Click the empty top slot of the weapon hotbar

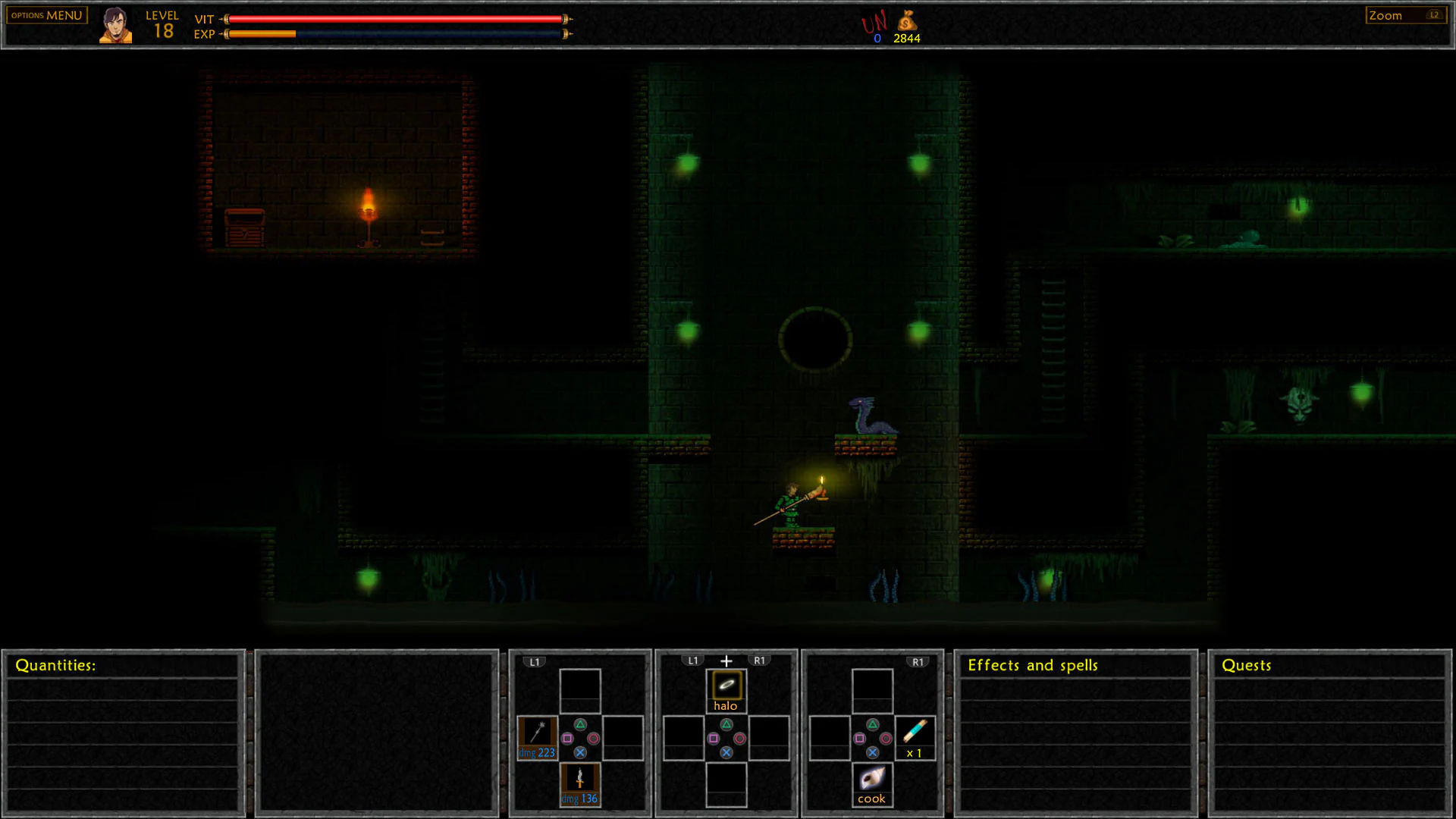click(x=580, y=688)
